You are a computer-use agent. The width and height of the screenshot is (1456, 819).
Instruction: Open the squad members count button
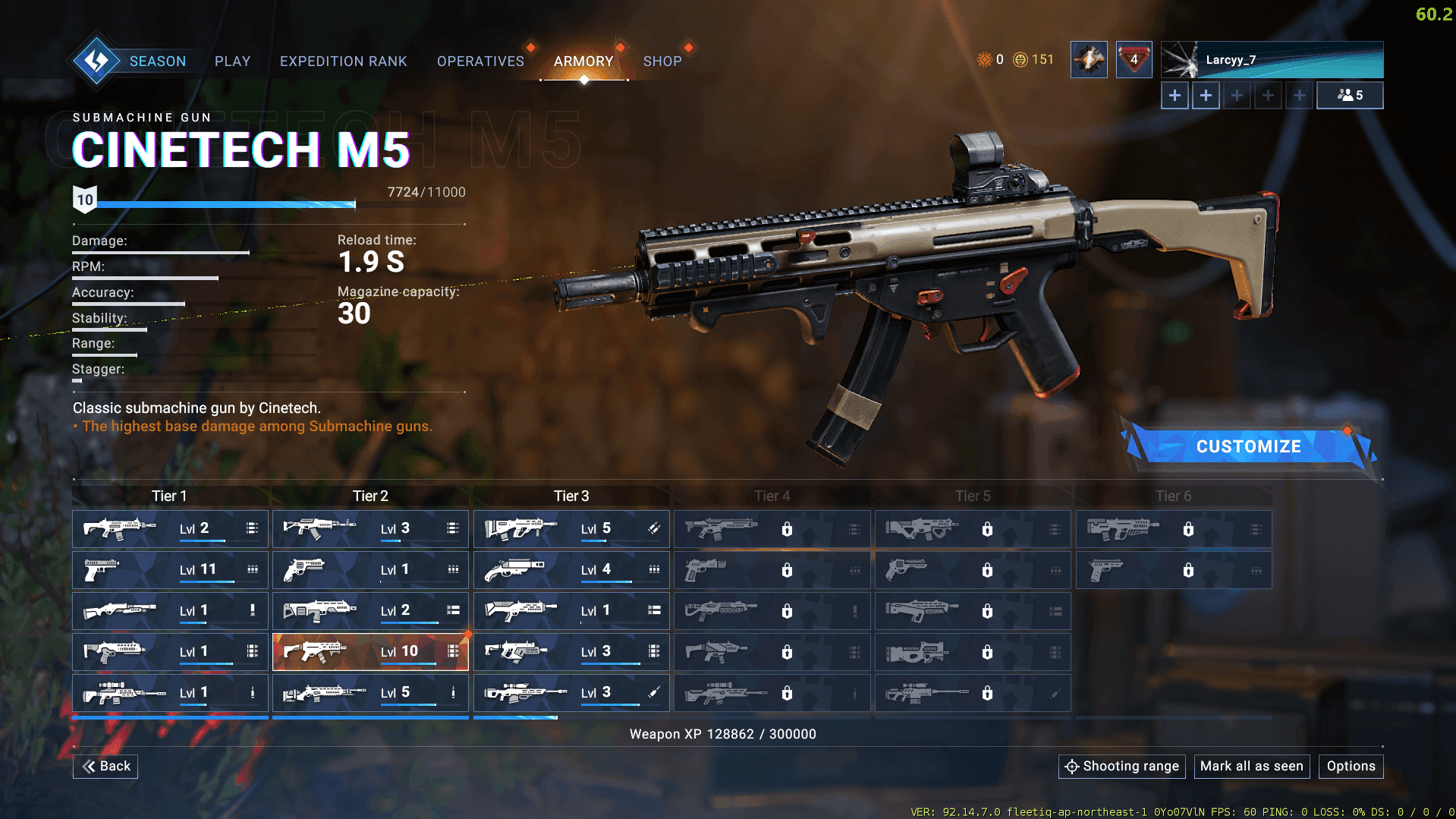pyautogui.click(x=1350, y=96)
